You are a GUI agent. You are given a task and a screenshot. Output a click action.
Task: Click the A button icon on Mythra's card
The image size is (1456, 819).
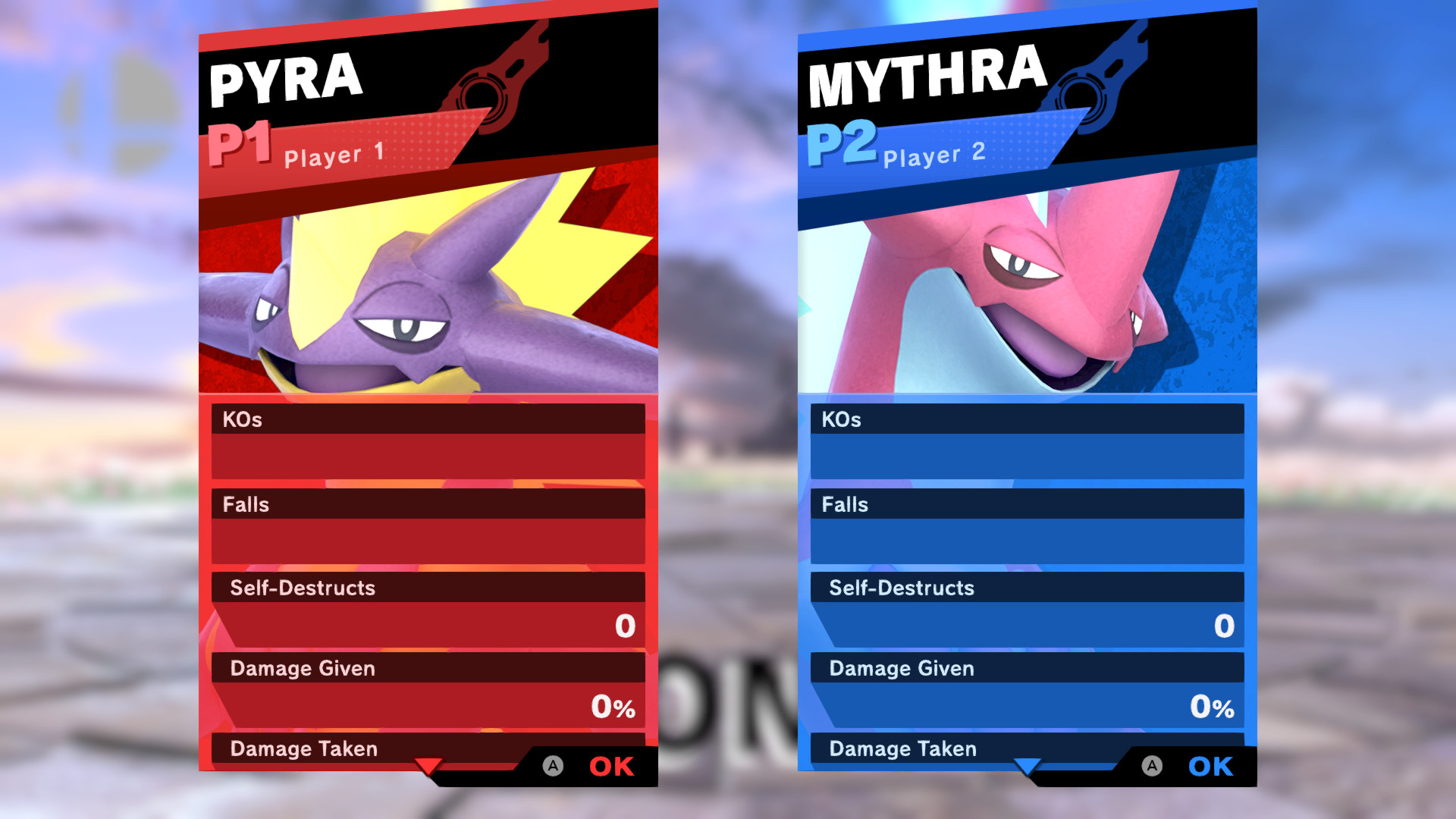click(x=1153, y=767)
